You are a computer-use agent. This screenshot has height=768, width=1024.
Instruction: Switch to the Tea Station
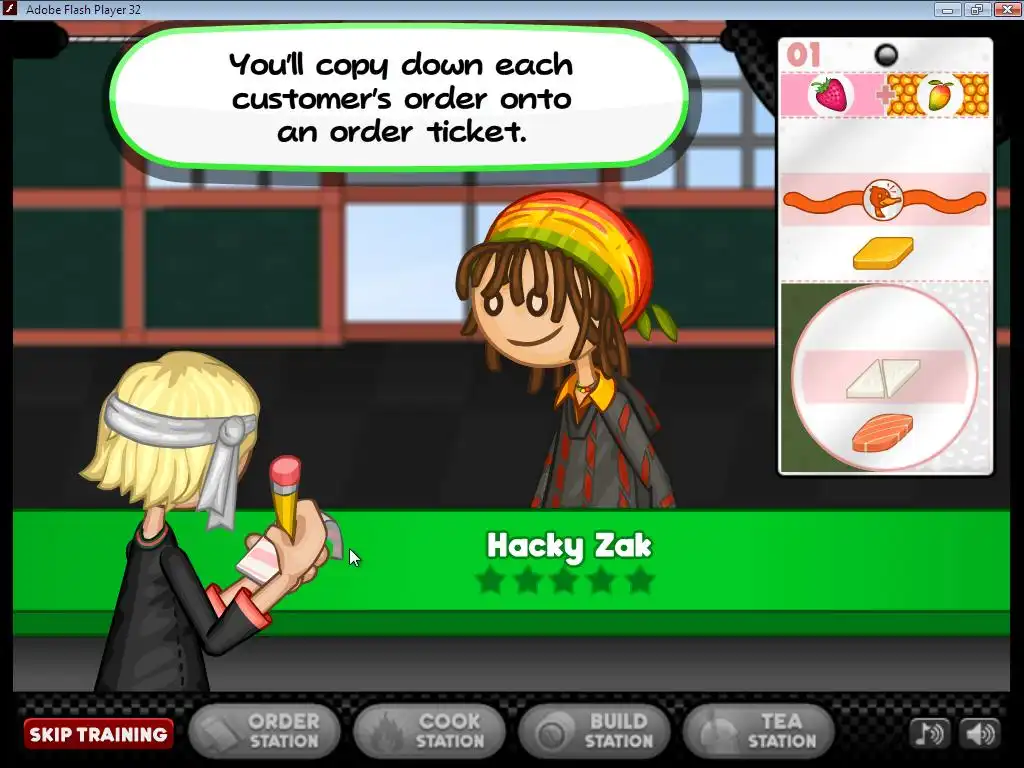click(759, 732)
